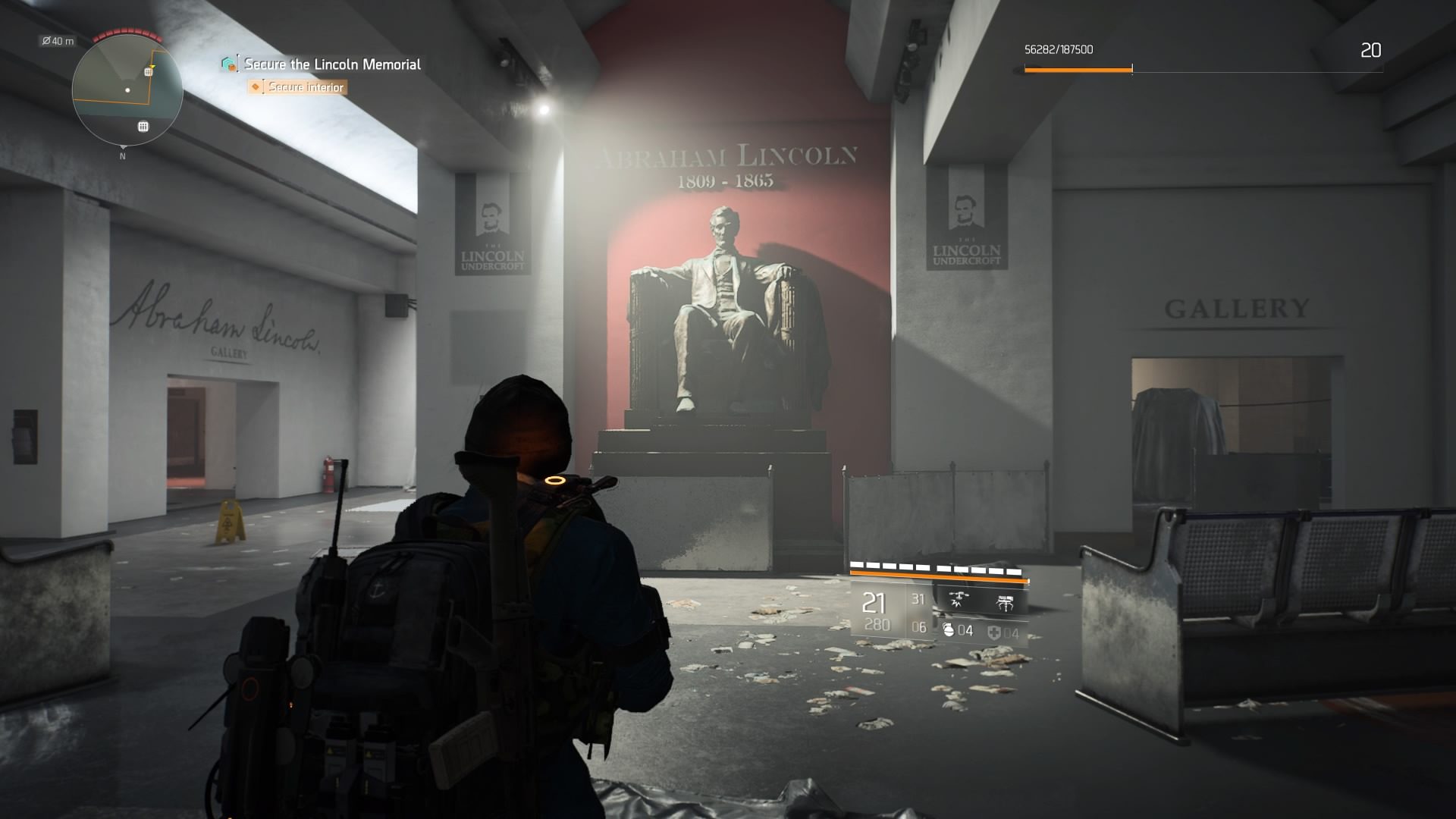Open the circular minimap
This screenshot has width=1456, height=819.
(127, 89)
